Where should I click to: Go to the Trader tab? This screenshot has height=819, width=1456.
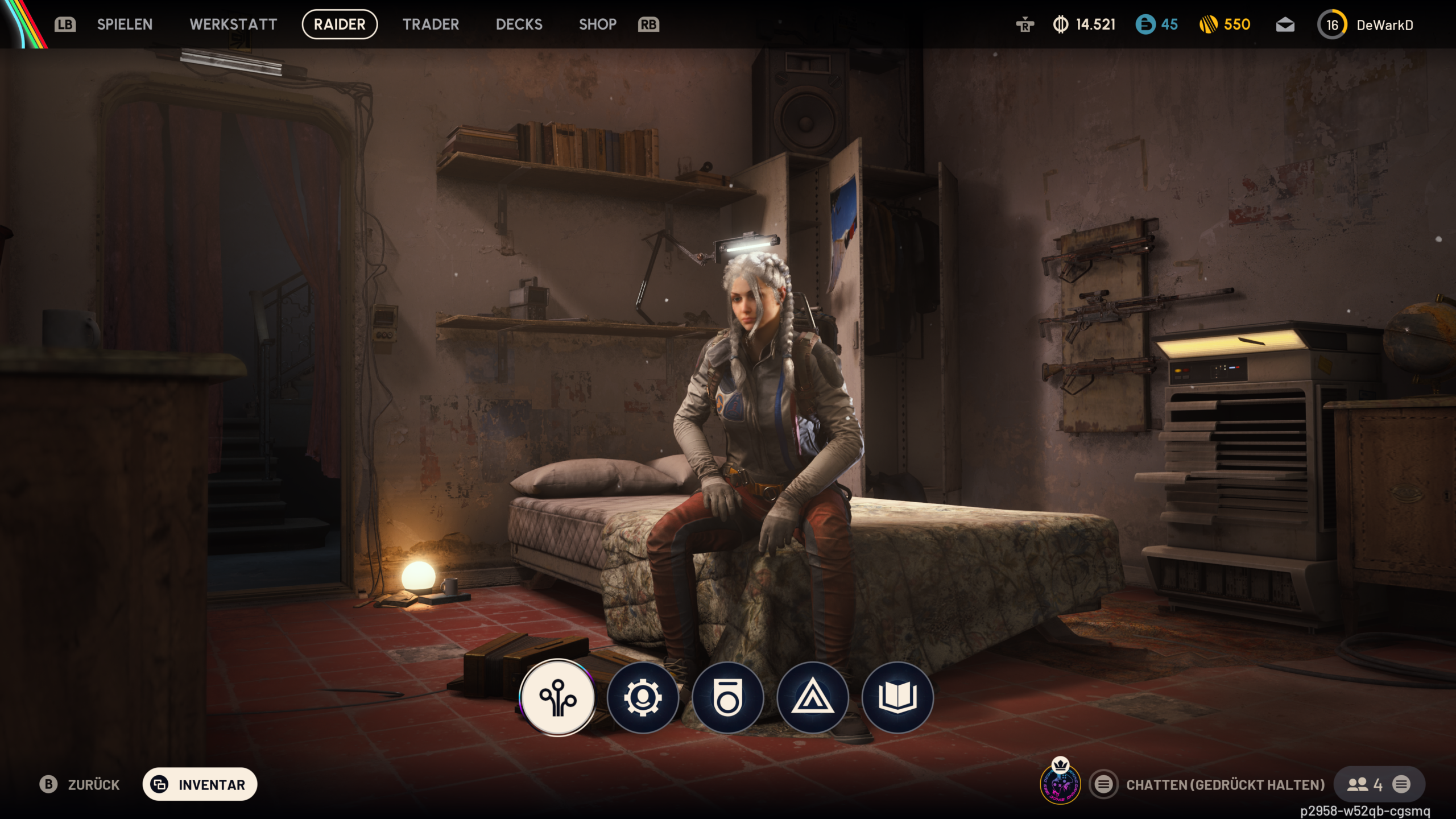431,24
